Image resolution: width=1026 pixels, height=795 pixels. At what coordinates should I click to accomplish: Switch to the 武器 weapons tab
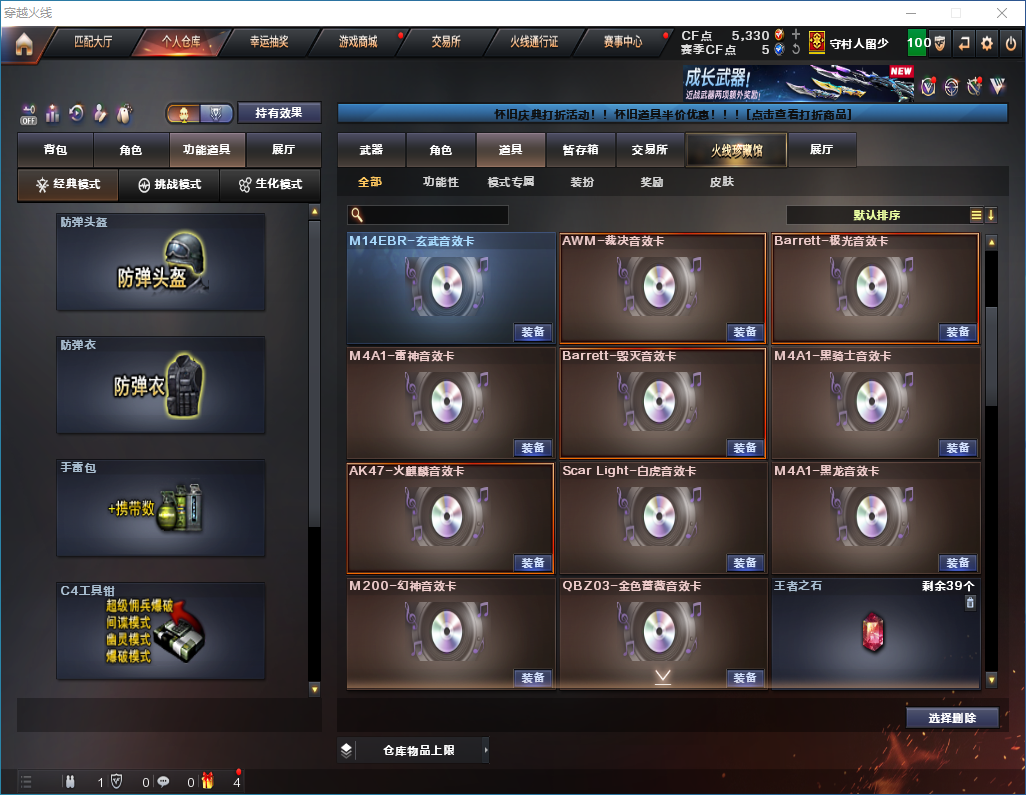point(371,150)
